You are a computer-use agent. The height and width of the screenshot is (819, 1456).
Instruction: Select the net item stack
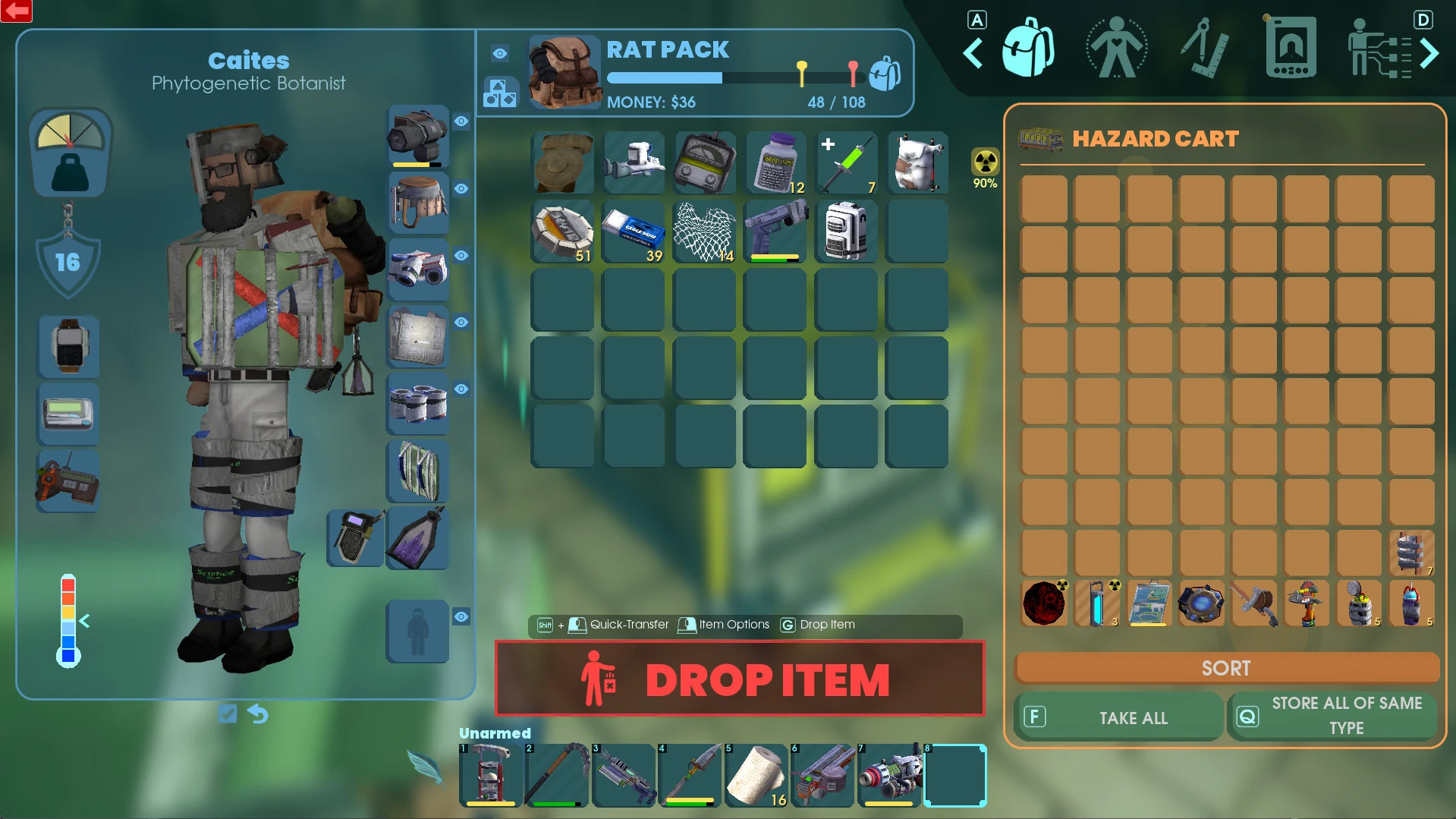pos(705,231)
